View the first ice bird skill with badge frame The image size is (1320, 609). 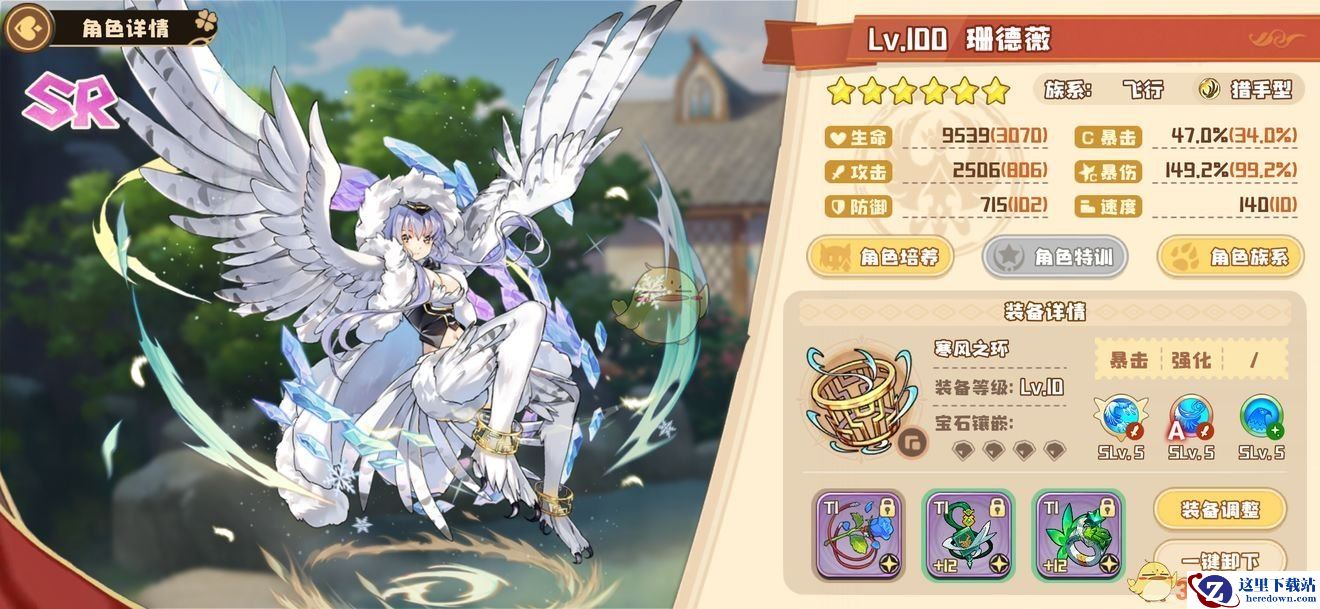click(x=1120, y=417)
